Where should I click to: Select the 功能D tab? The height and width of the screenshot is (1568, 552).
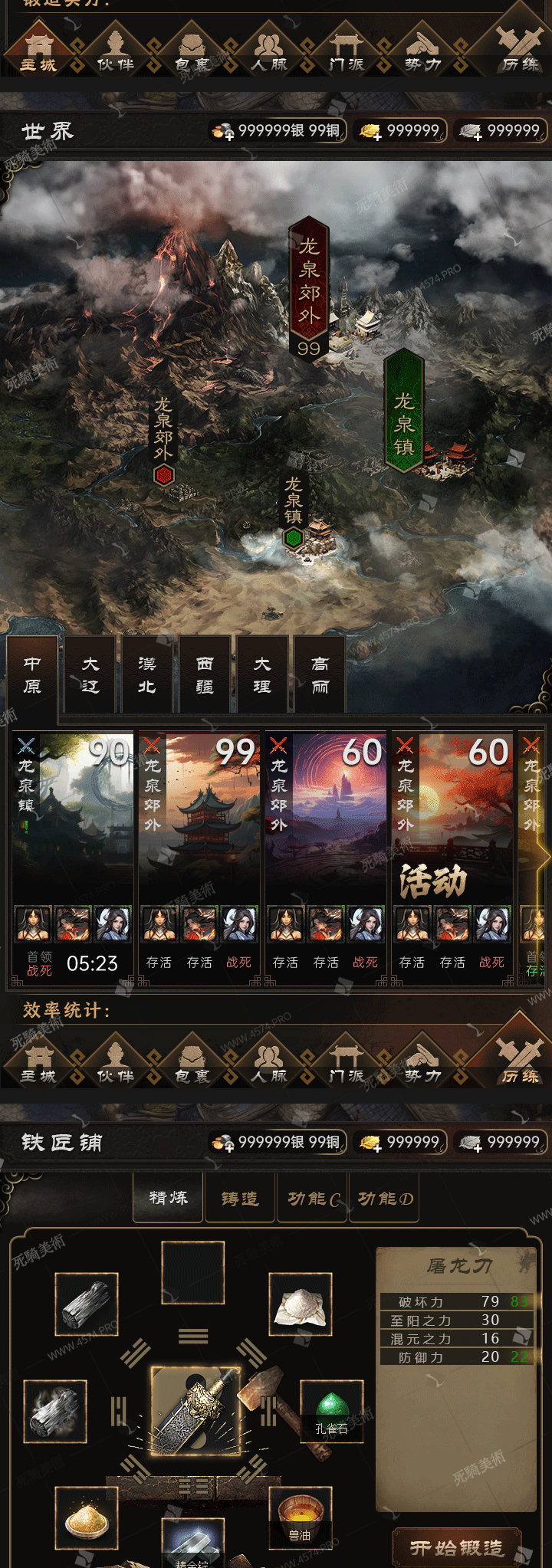tap(385, 1198)
